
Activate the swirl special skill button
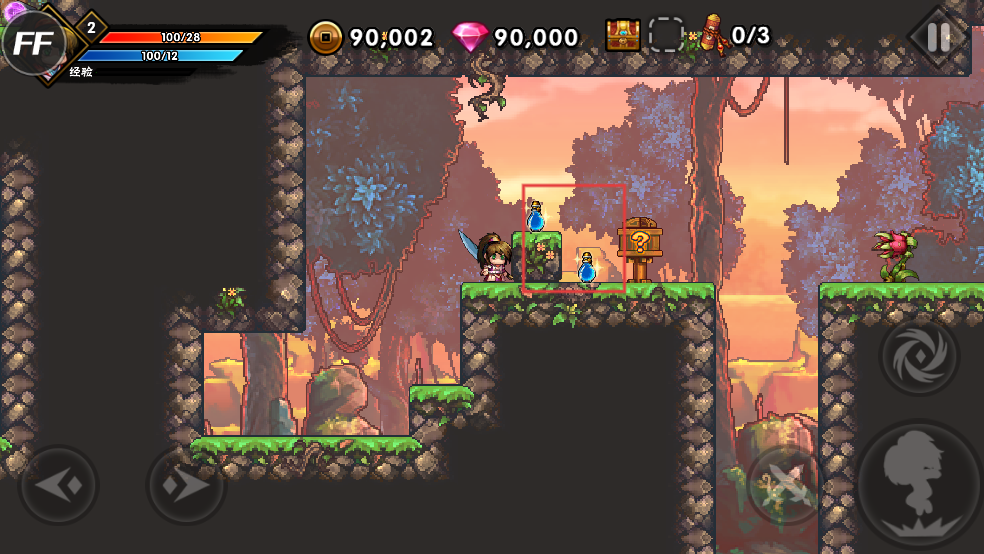[919, 356]
